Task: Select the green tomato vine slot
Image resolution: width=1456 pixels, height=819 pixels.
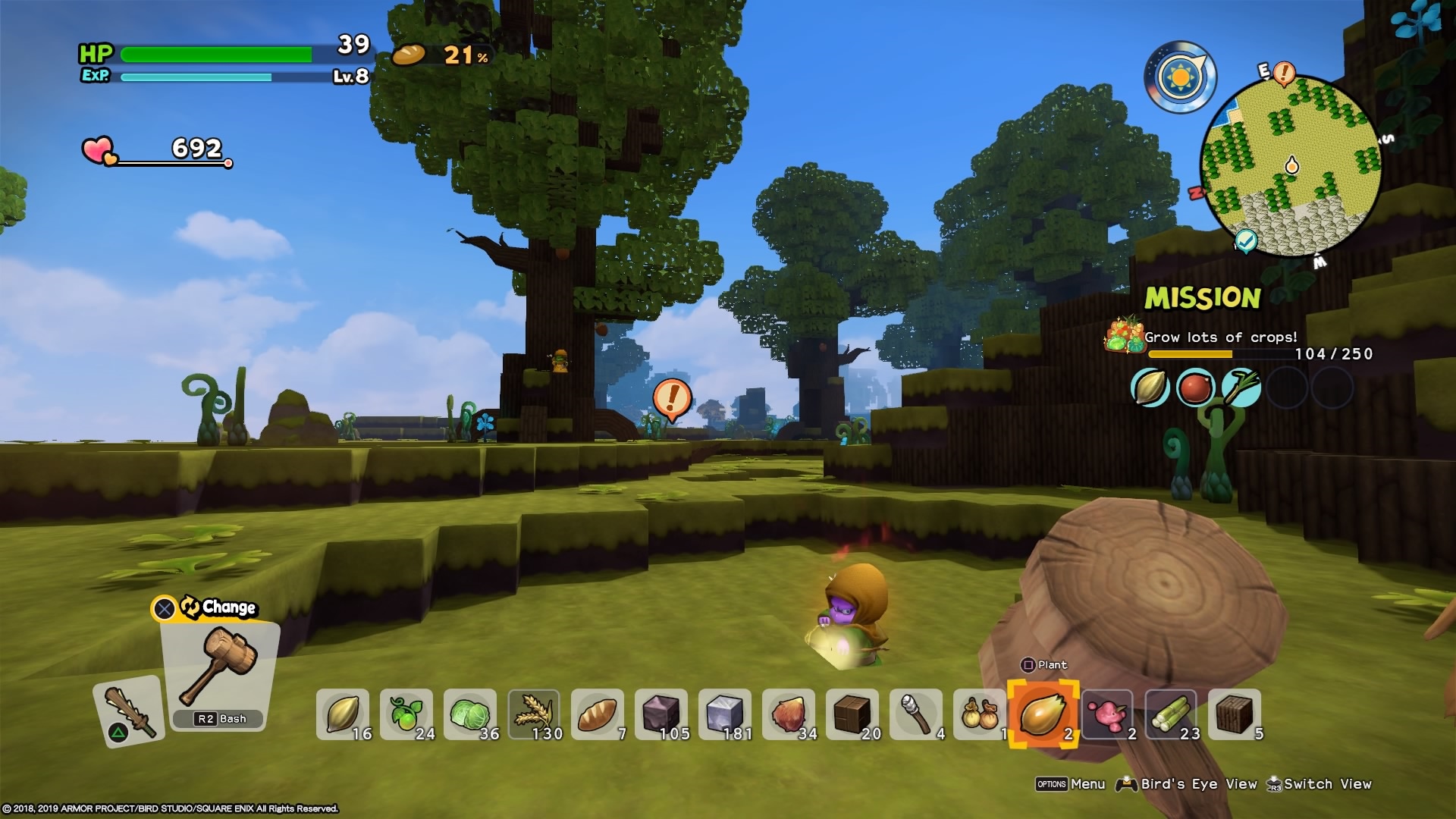Action: pos(406,714)
